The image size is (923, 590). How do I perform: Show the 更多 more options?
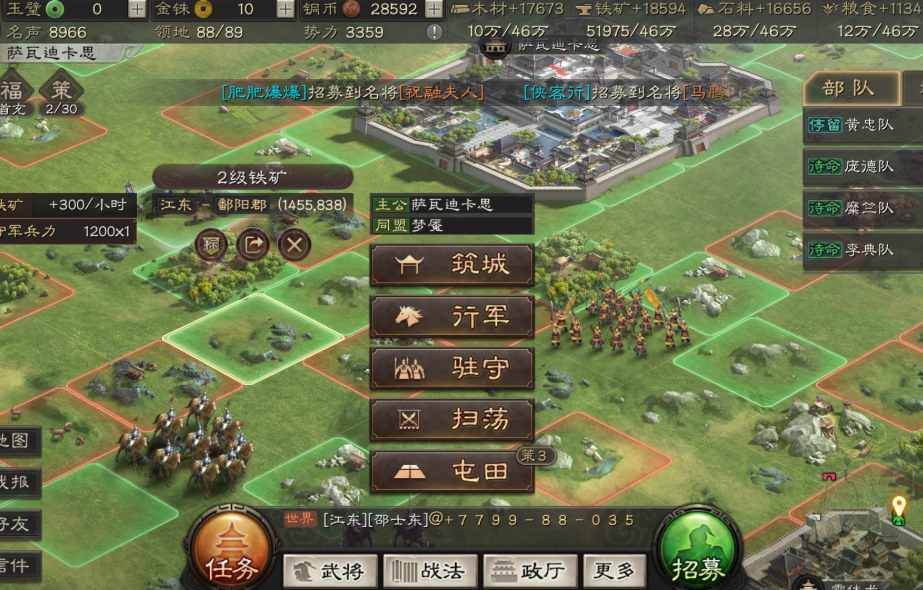[614, 571]
